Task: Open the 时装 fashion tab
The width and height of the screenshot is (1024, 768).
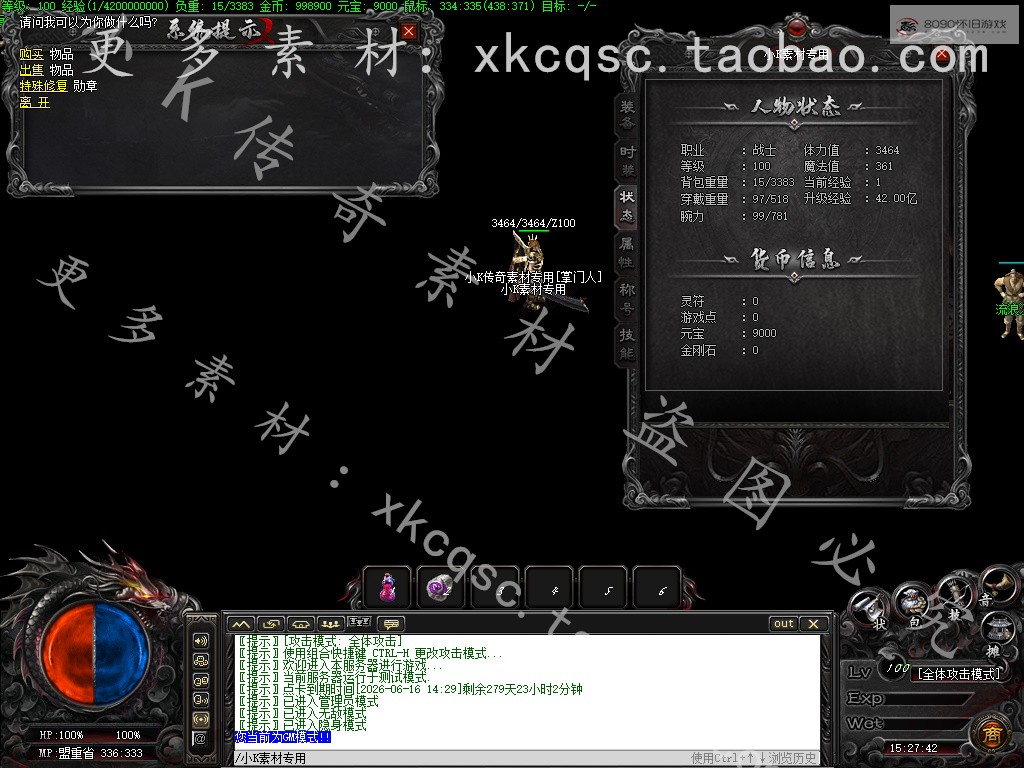Action: tap(627, 160)
